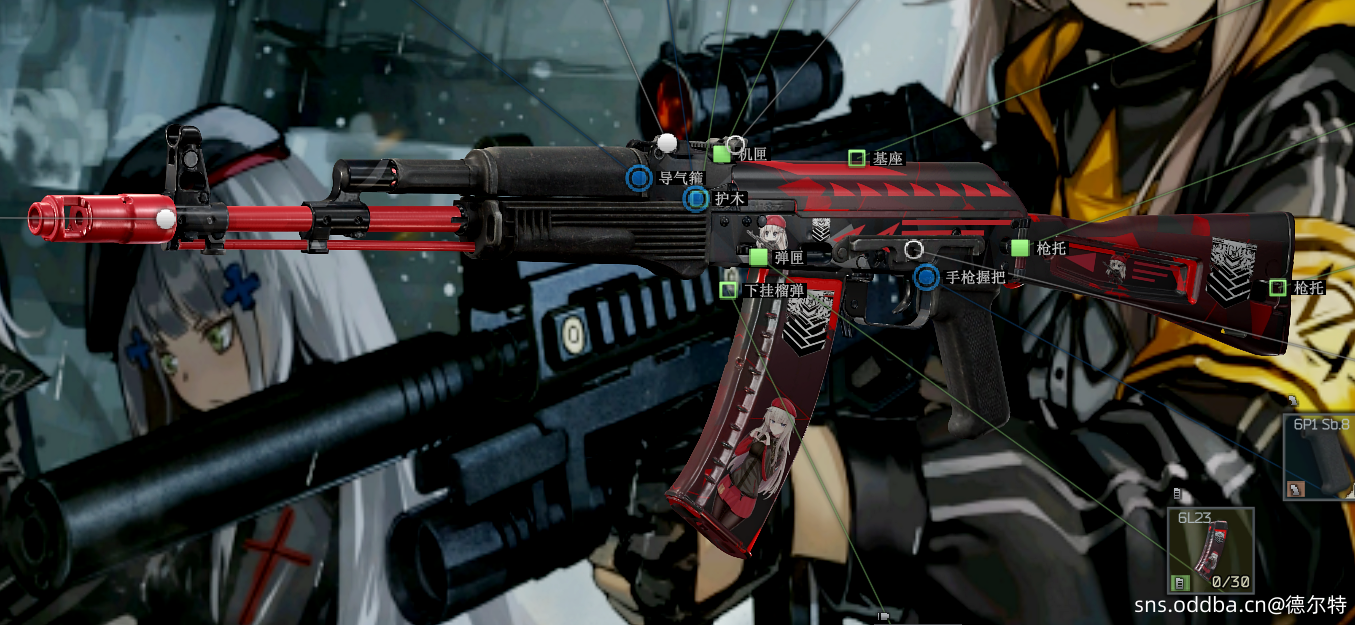Select the 导气箍 gas block mod node

639,179
